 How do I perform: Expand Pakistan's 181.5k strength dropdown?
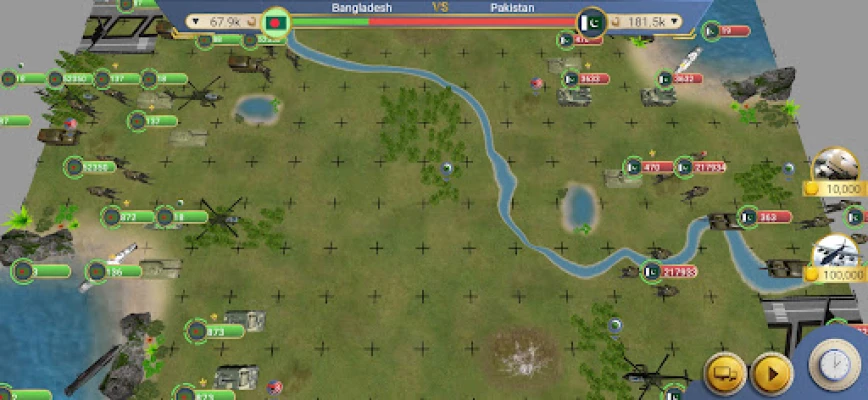pos(676,21)
